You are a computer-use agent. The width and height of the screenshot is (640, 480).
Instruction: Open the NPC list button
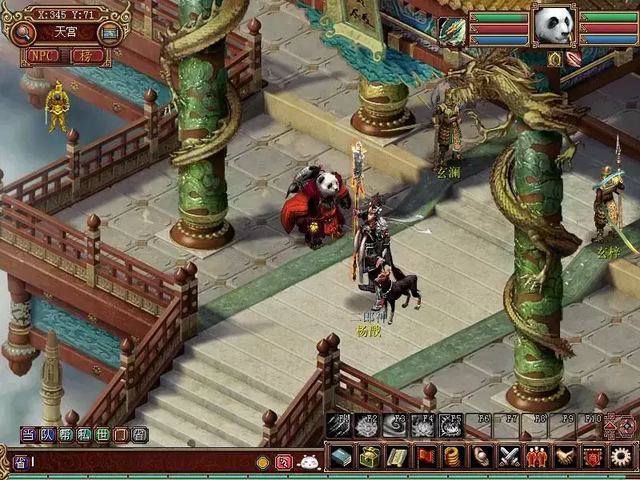click(43, 56)
